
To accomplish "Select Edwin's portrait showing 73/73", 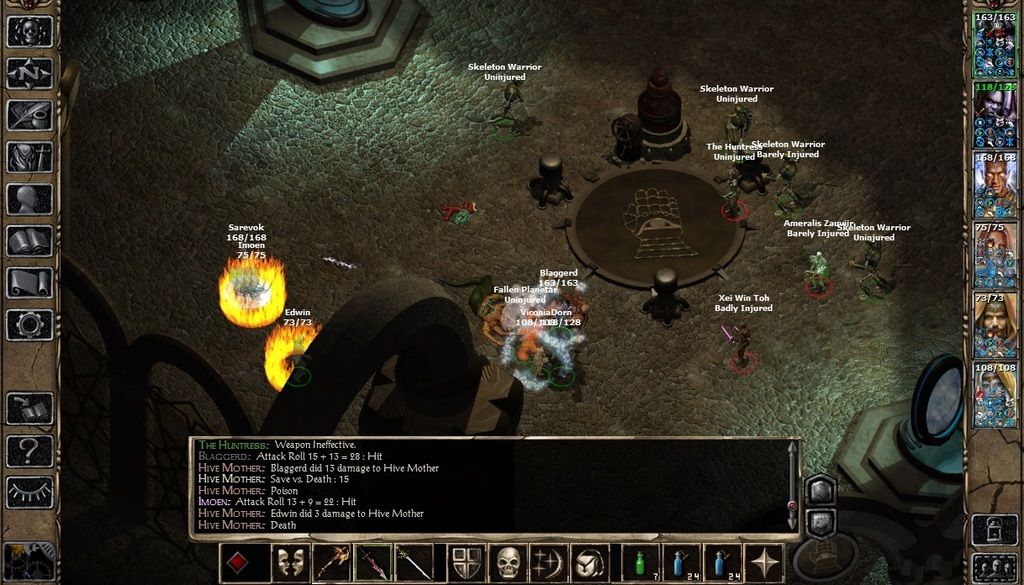I will [x=995, y=325].
